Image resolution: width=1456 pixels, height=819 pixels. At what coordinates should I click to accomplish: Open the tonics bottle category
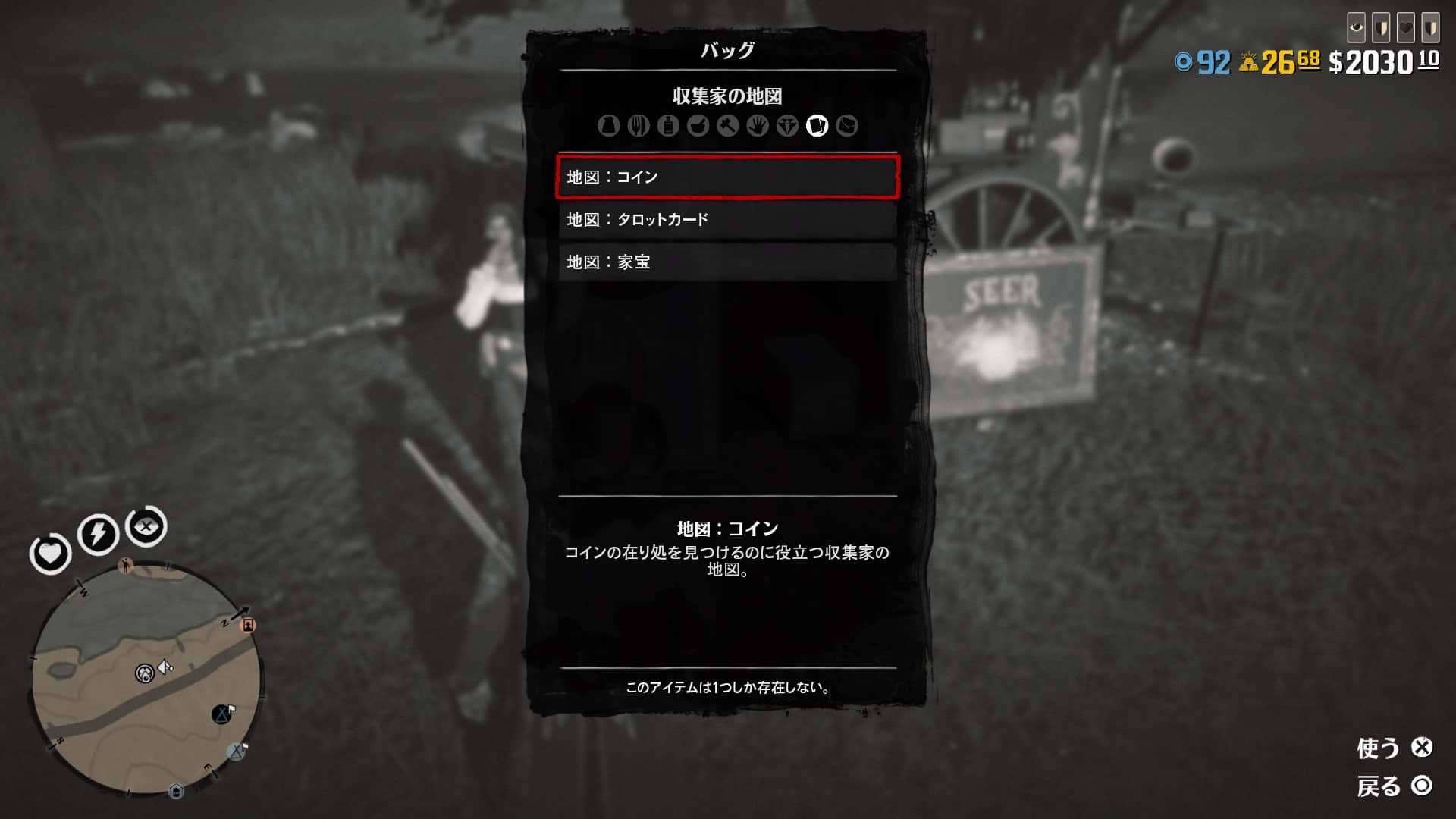668,126
